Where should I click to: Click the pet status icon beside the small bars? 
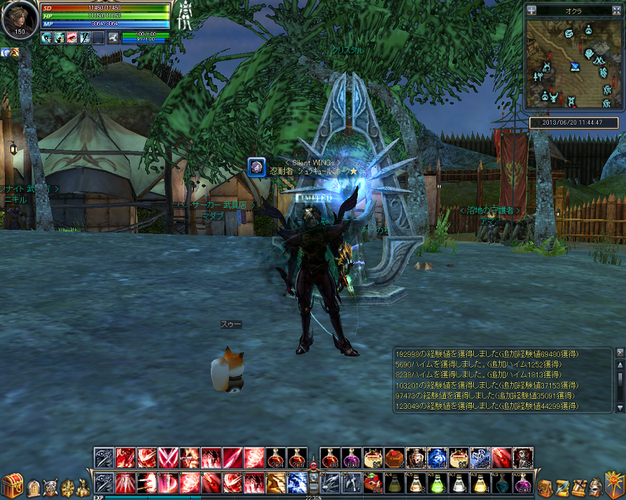113,37
